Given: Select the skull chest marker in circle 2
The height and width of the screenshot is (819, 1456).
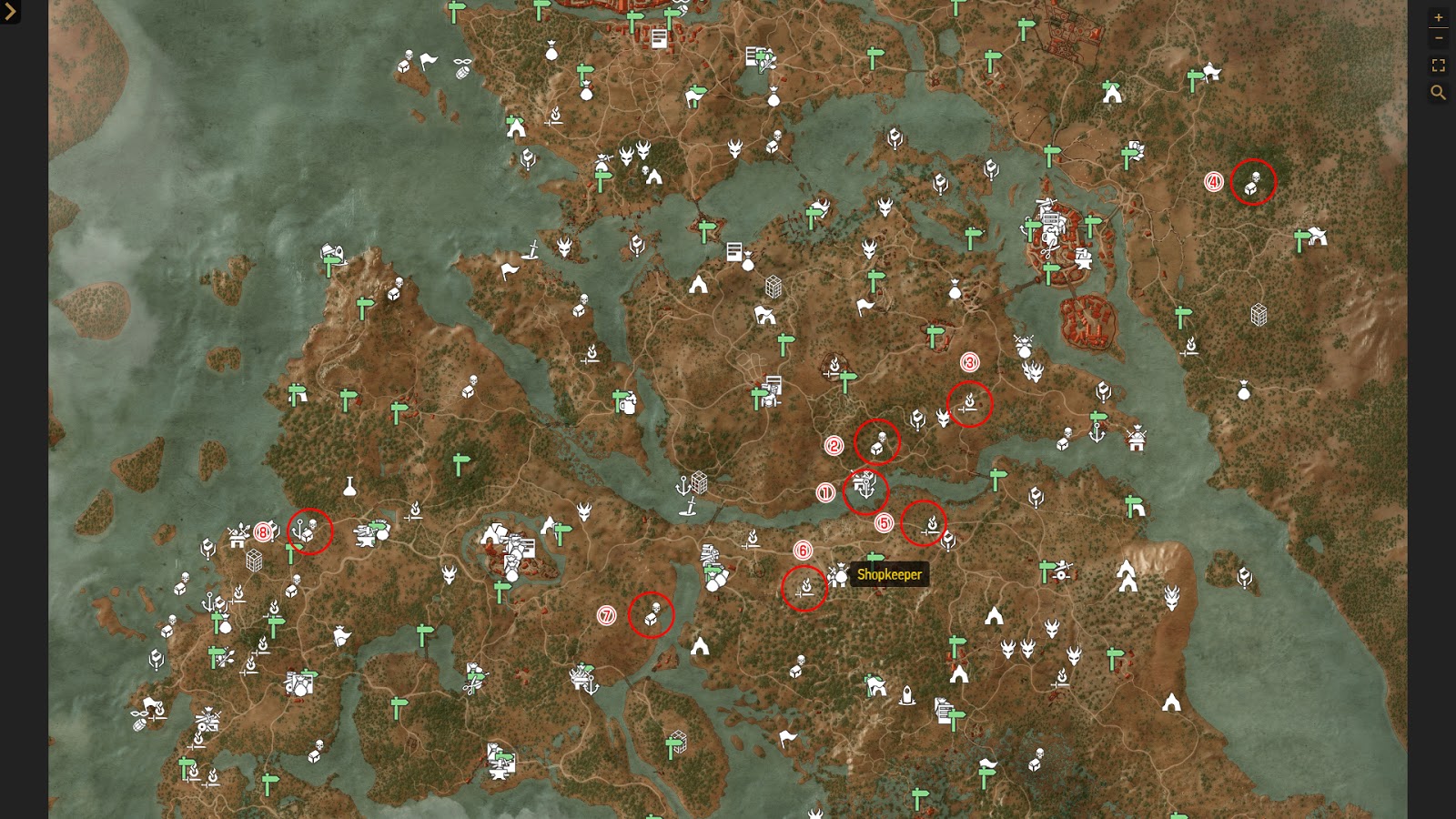Looking at the screenshot, I should coord(877,443).
